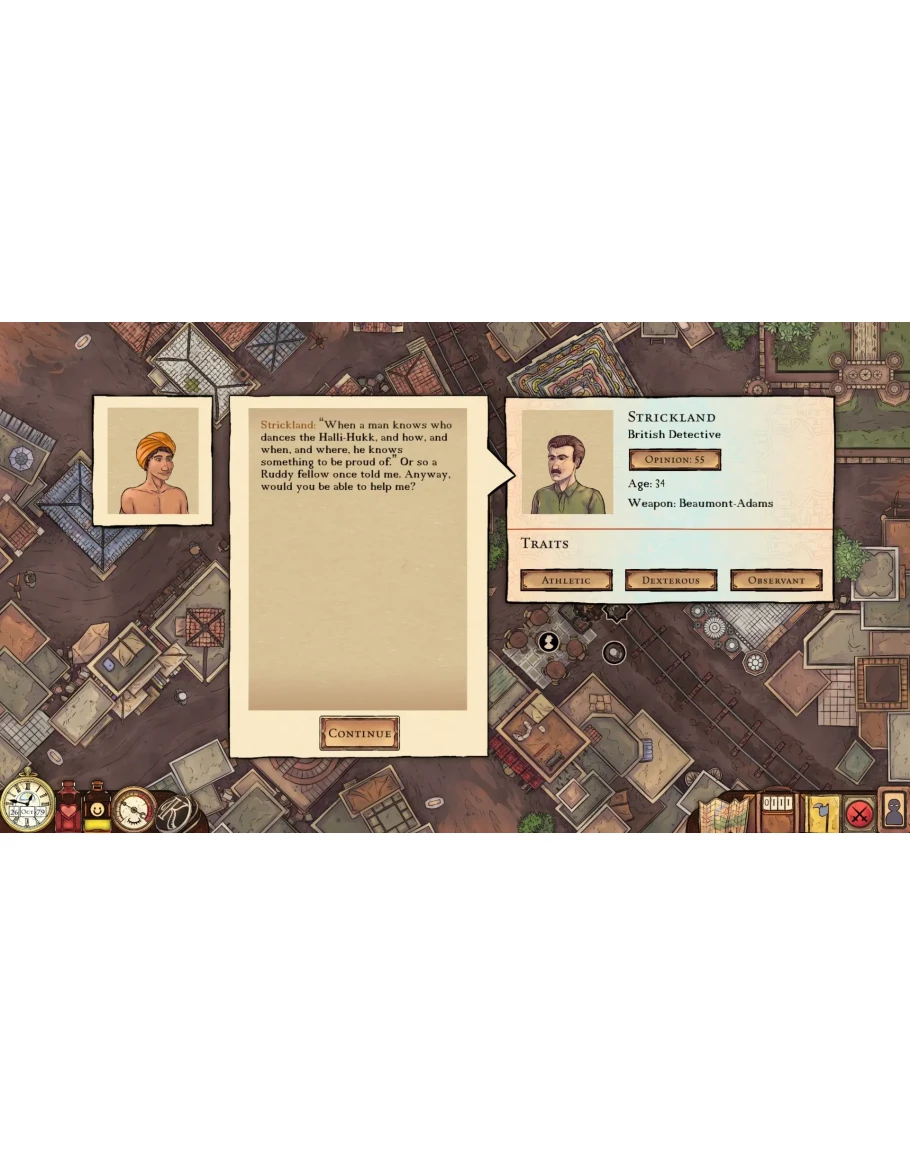Select the smiley face bottle
The width and height of the screenshot is (910, 1155).
pyautogui.click(x=97, y=809)
